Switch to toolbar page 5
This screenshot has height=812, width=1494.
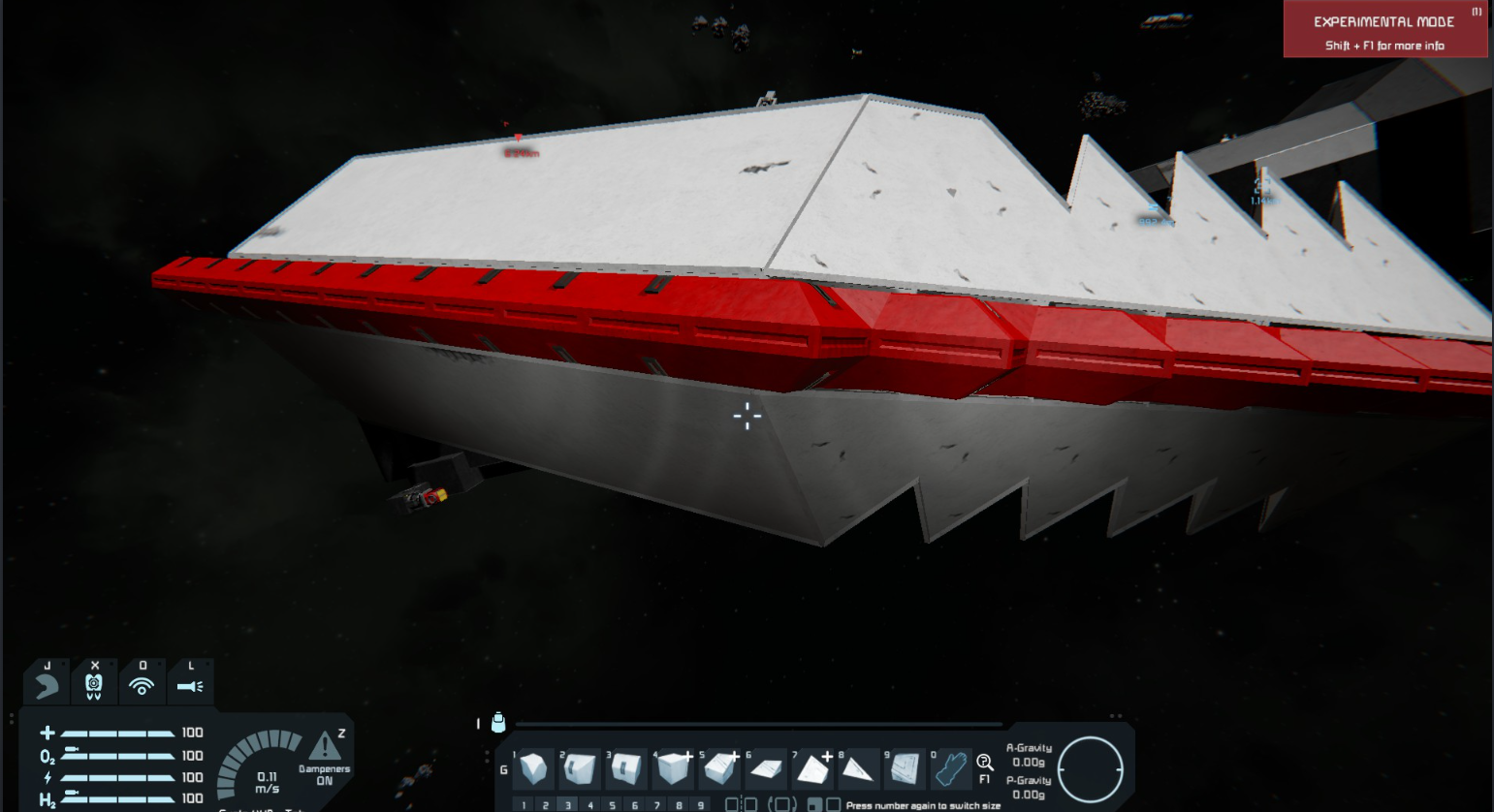click(613, 805)
